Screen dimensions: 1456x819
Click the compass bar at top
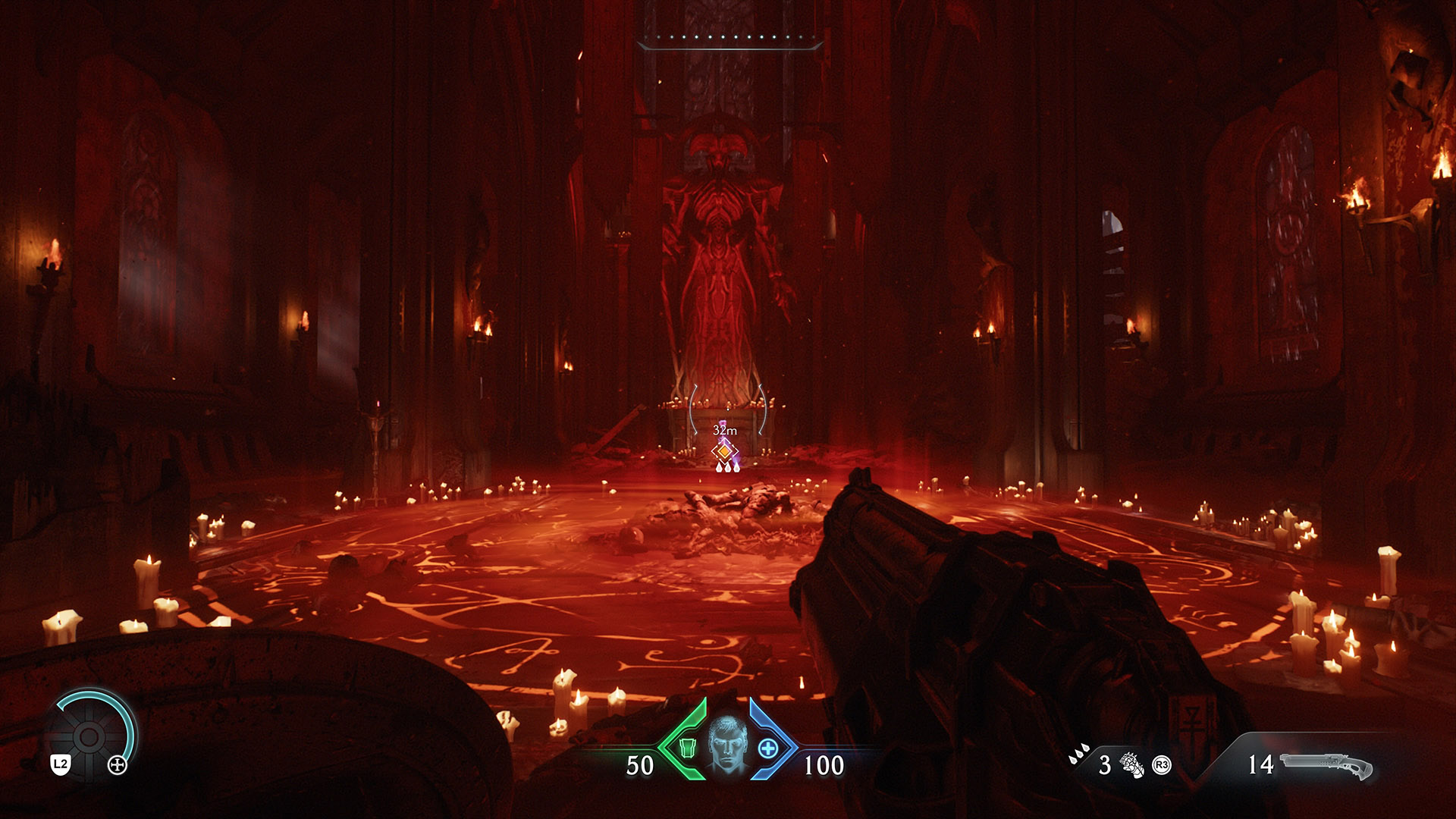730,40
